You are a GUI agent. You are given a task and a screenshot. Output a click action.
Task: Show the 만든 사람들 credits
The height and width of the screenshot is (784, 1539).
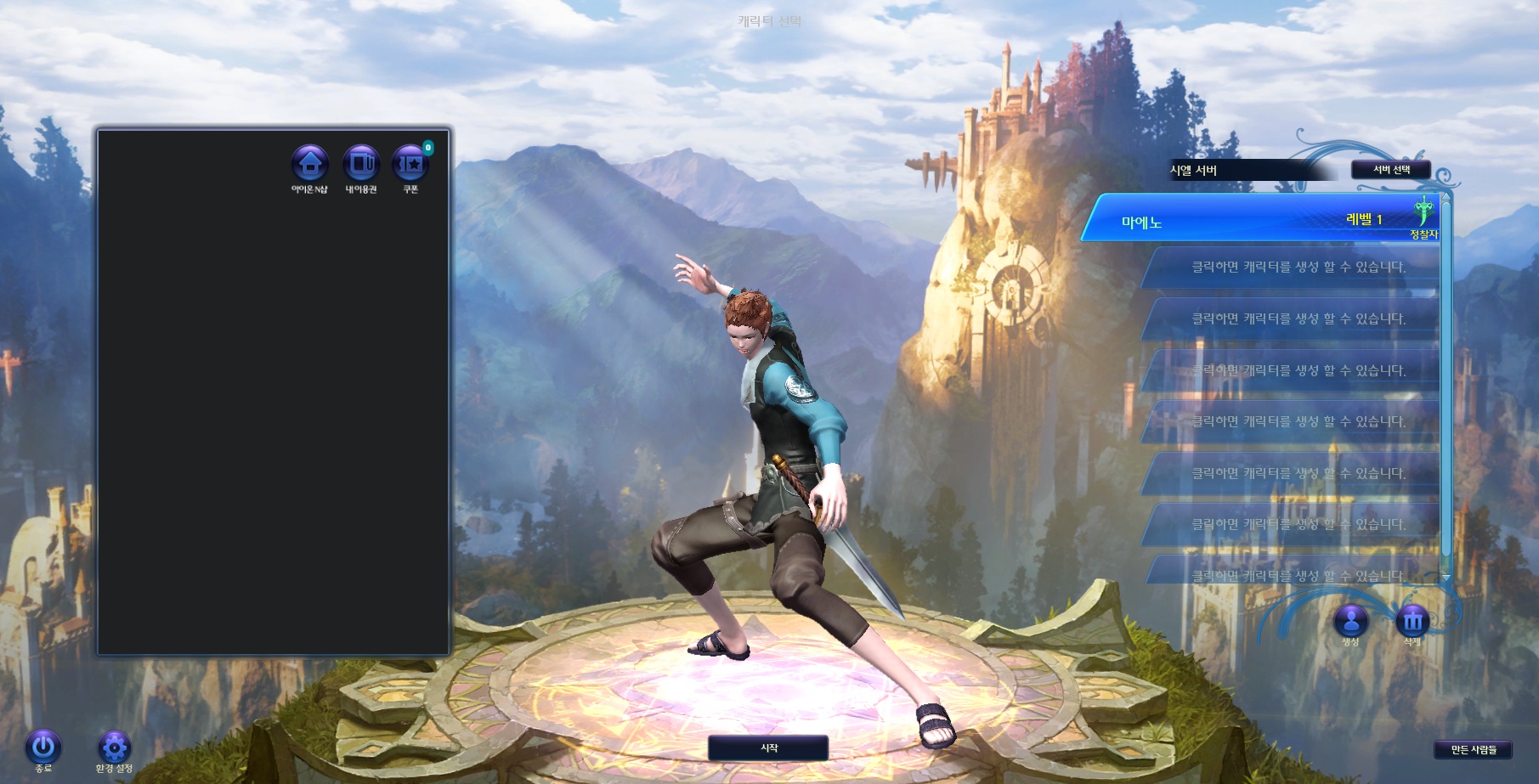tap(1474, 749)
